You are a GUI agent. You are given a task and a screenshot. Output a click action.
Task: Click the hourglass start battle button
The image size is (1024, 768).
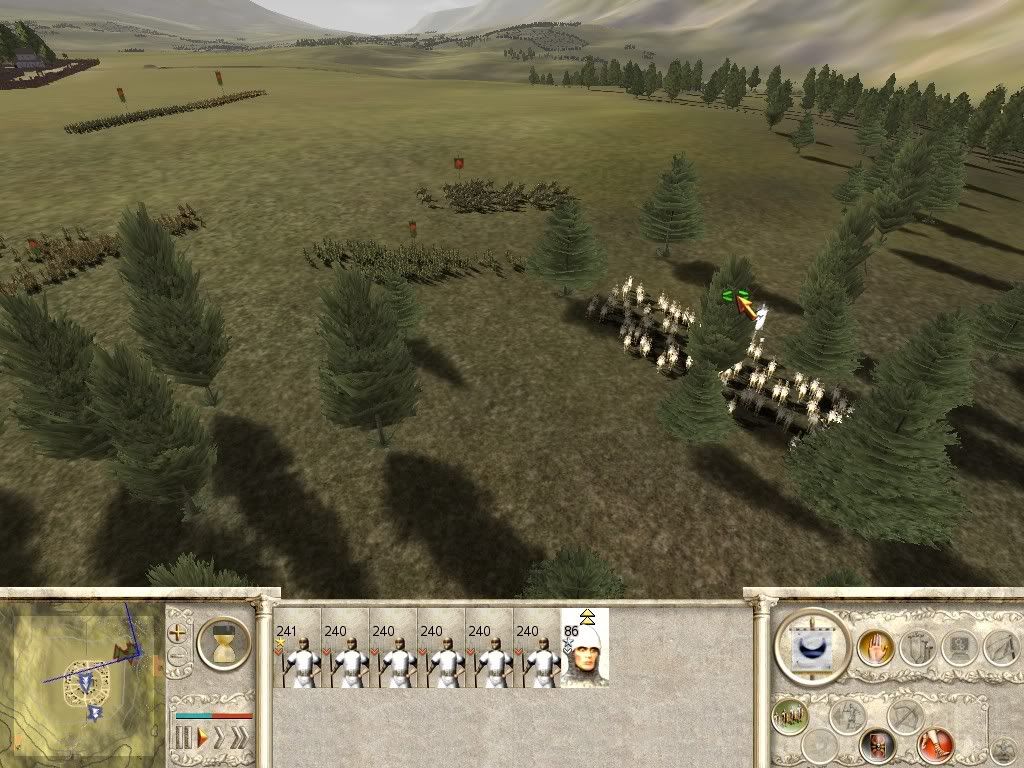[223, 642]
